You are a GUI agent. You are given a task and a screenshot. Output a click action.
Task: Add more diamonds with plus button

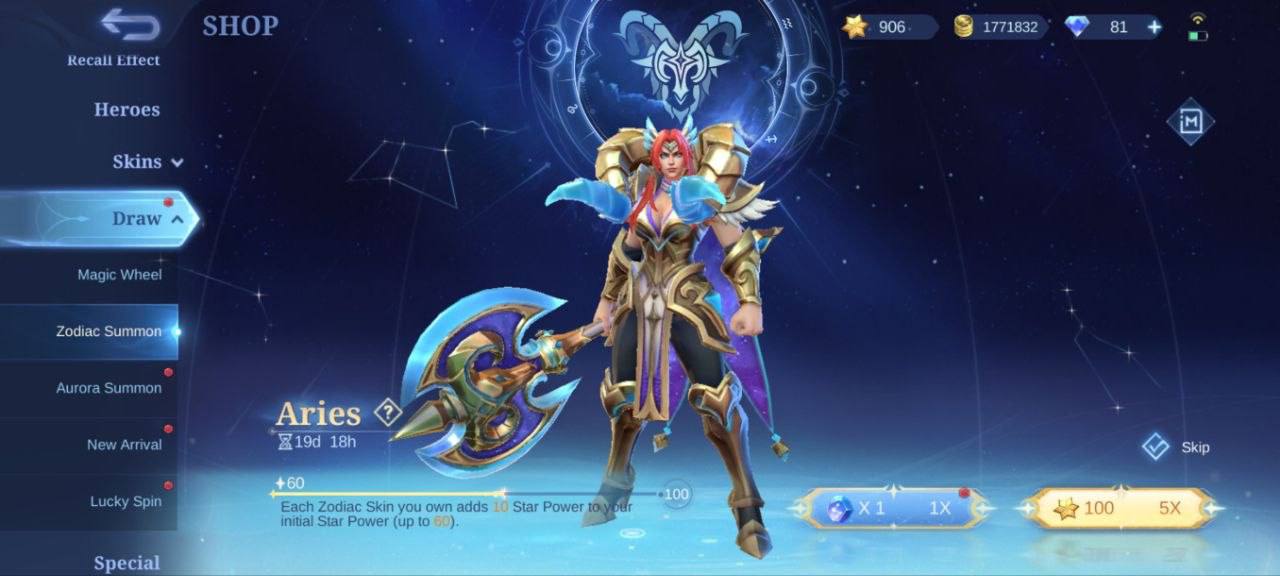(1154, 27)
